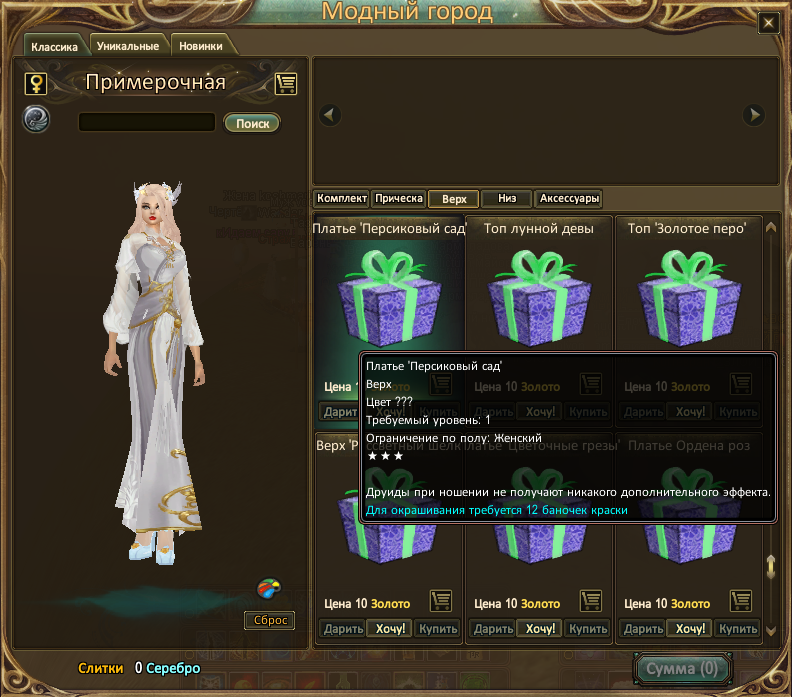
Task: Switch to the Классика tab
Action: 54,46
